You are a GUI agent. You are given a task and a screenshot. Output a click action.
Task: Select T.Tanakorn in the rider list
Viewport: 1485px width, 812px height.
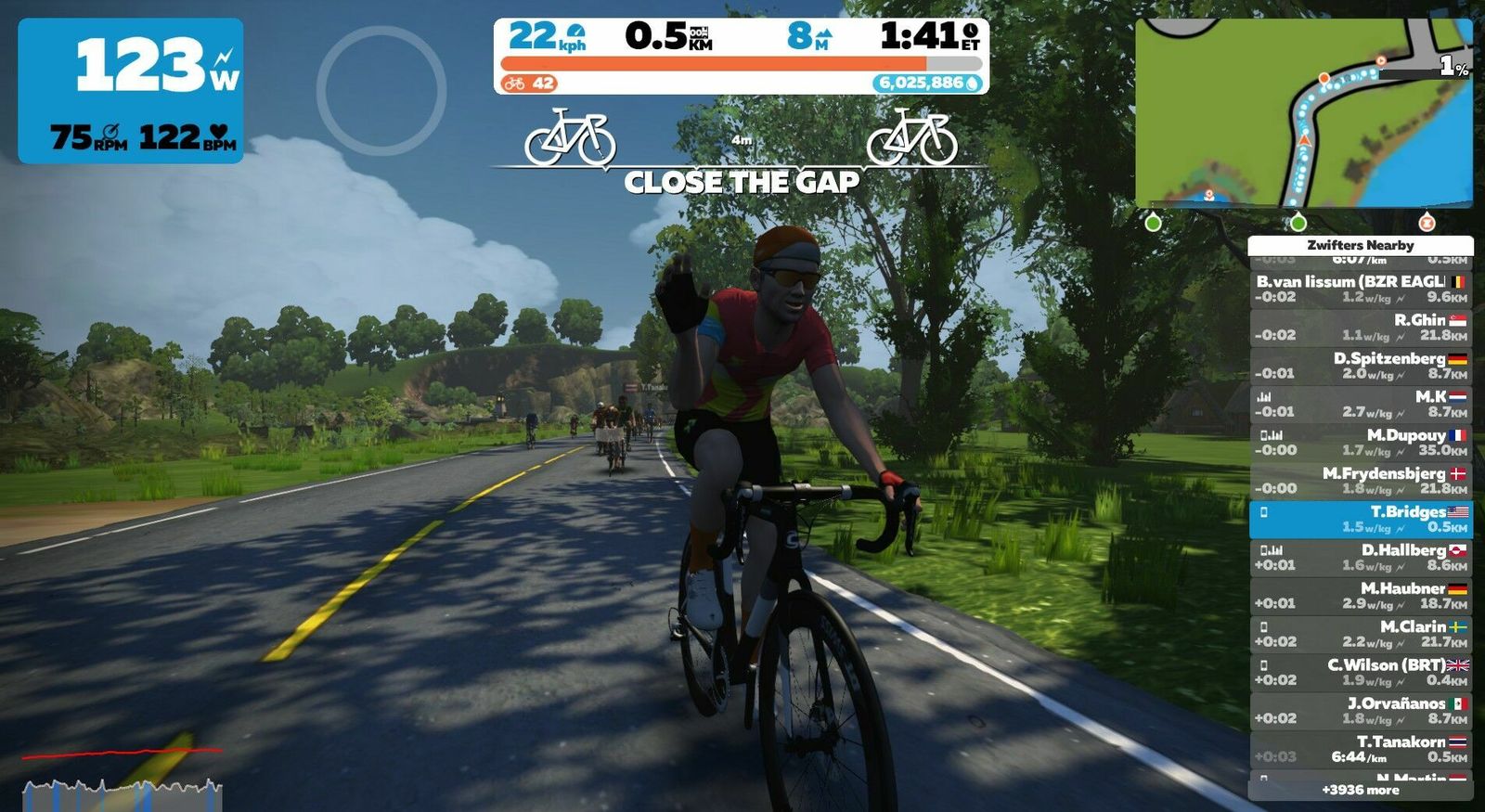1360,748
